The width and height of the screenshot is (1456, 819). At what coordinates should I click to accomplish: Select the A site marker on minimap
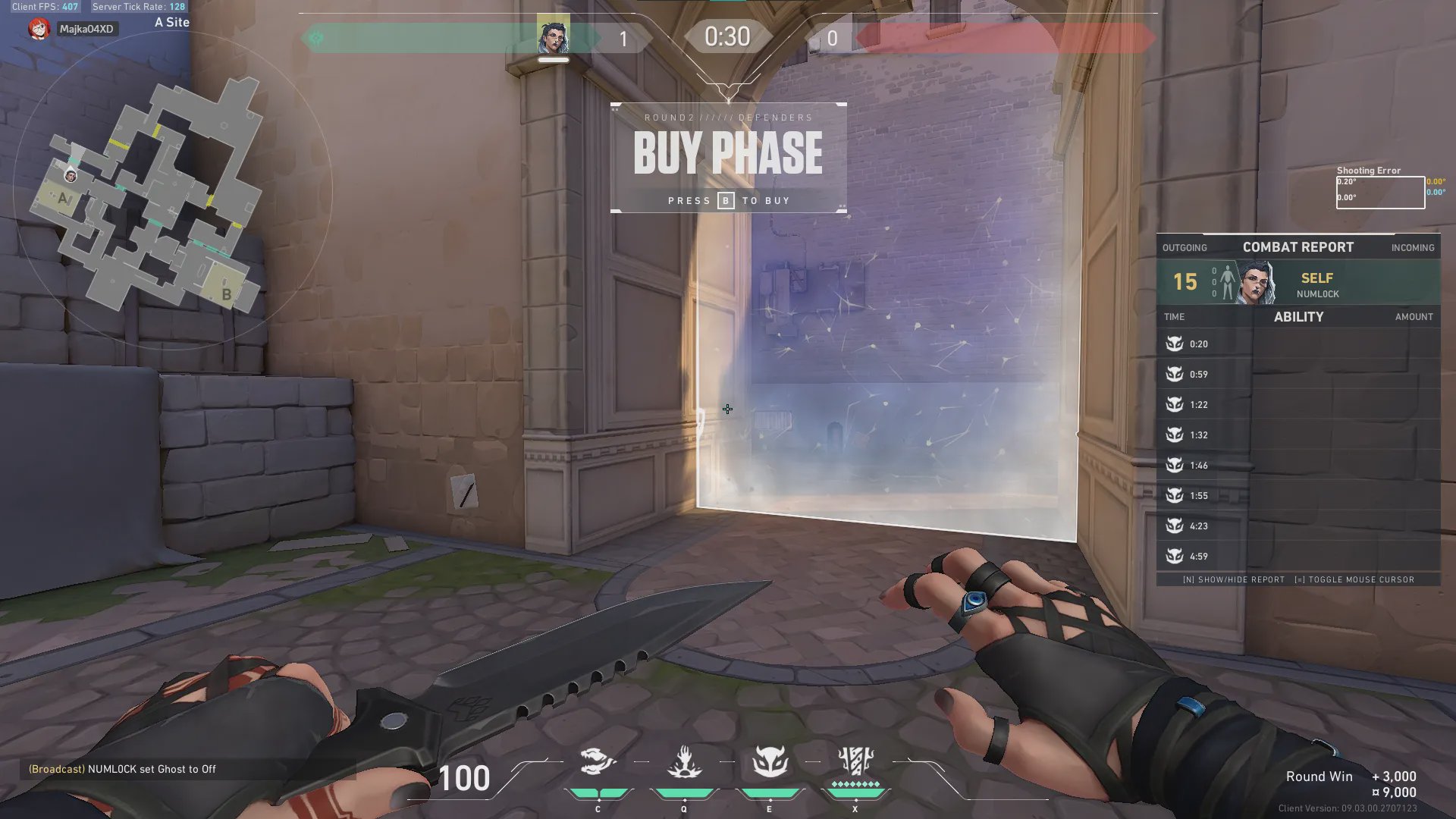tap(64, 199)
